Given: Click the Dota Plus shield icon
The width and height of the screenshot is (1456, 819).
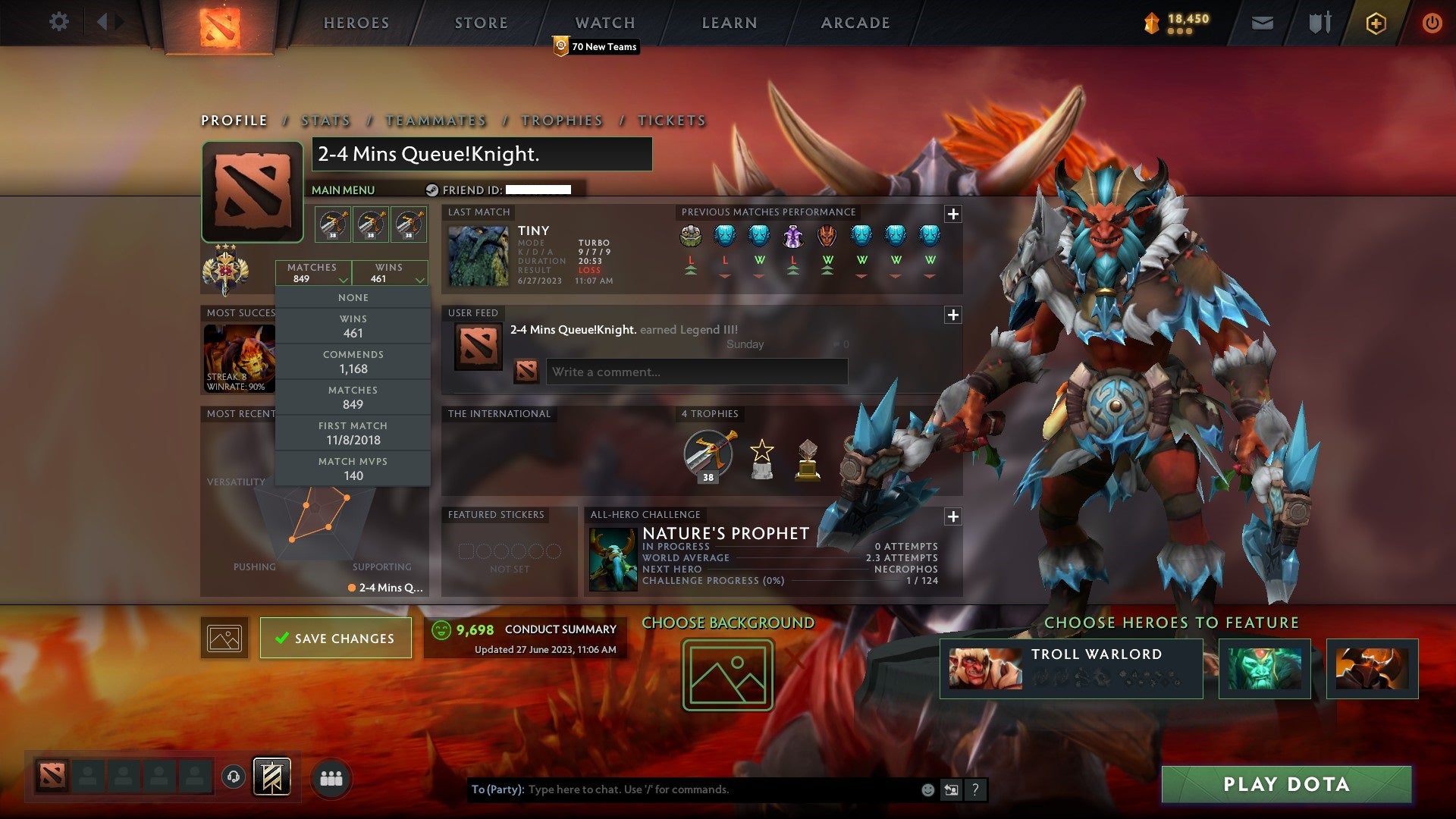Looking at the screenshot, I should pyautogui.click(x=1376, y=24).
